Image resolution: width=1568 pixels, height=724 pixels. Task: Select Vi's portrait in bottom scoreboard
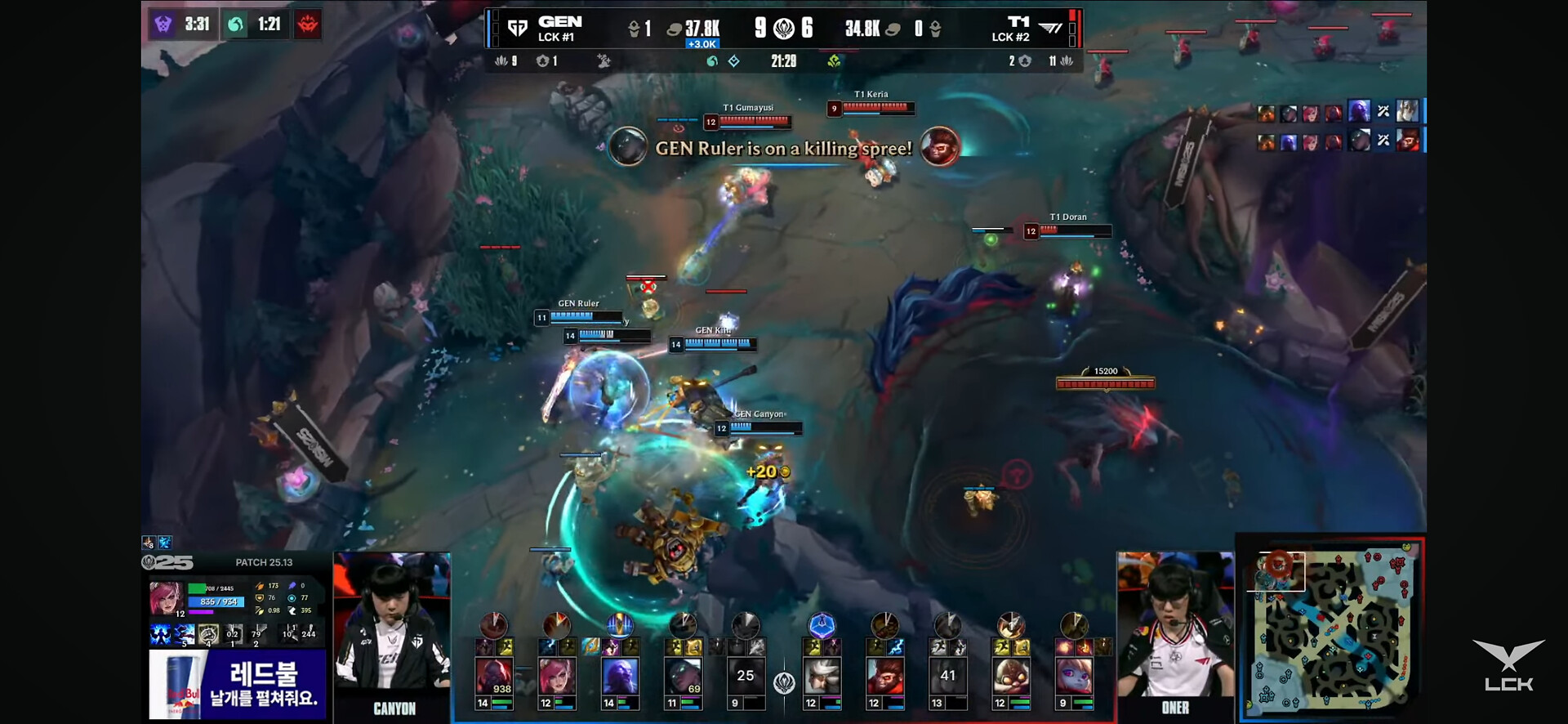click(x=557, y=677)
